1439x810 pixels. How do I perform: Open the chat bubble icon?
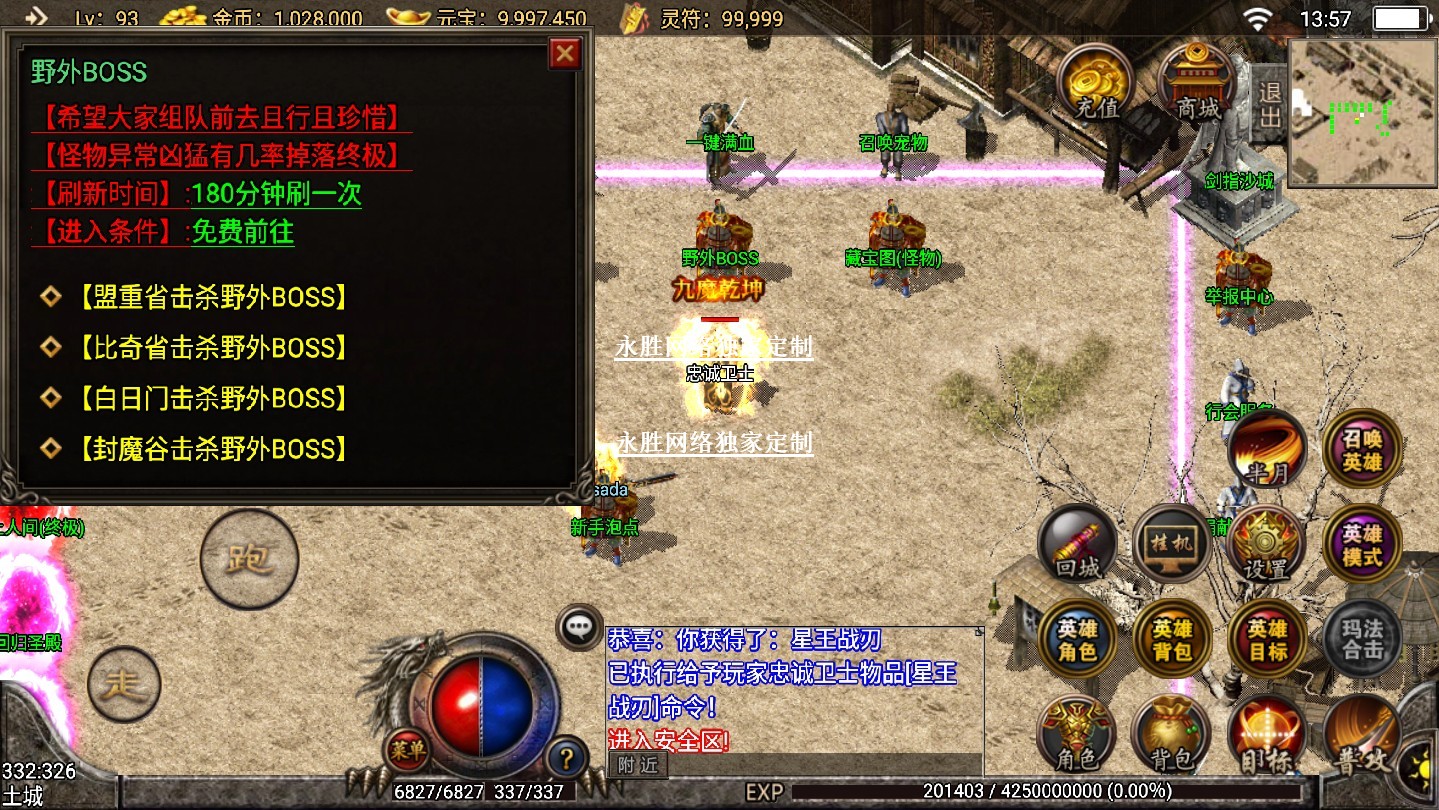click(579, 627)
